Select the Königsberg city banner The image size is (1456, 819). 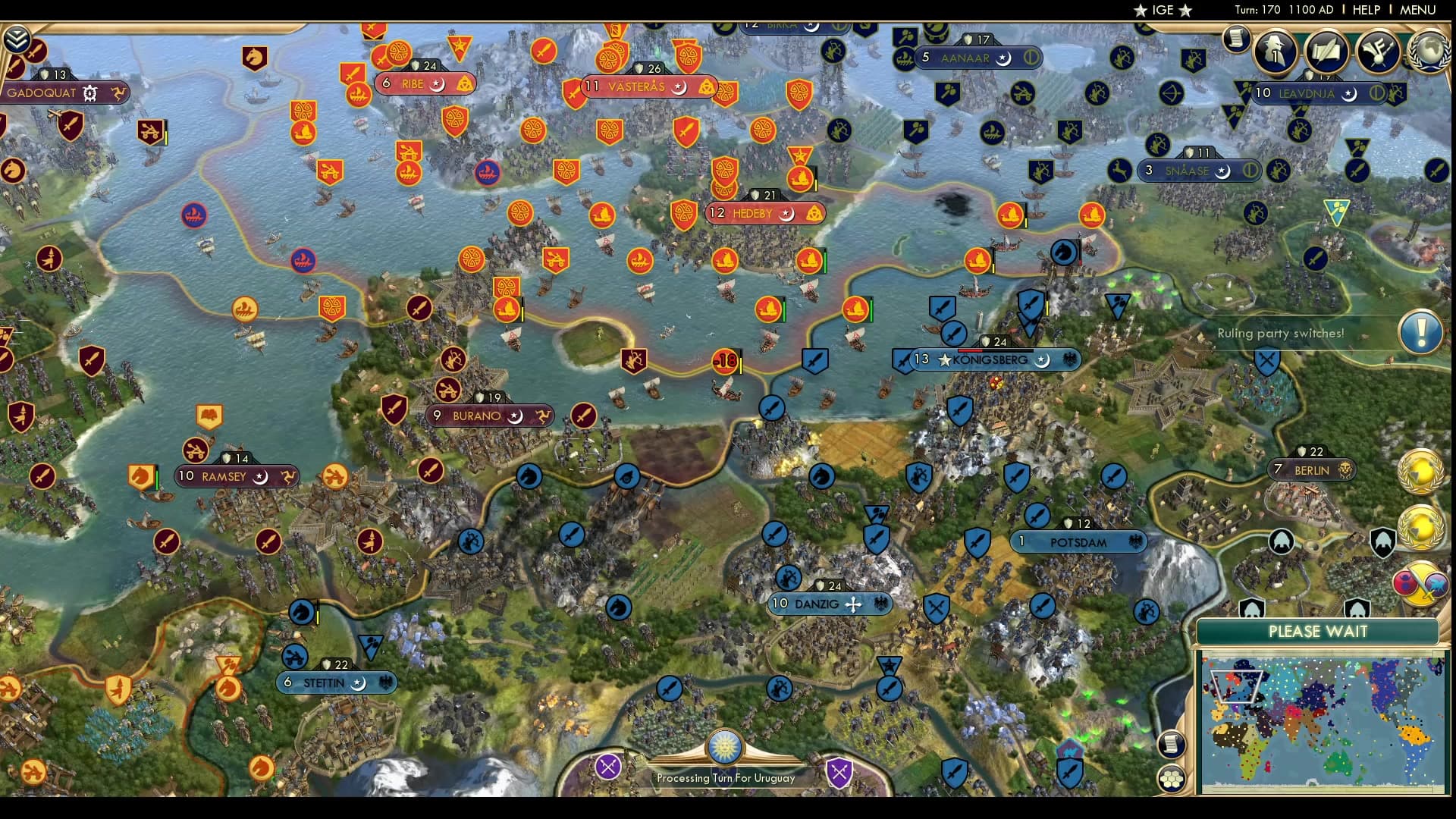[x=990, y=361]
